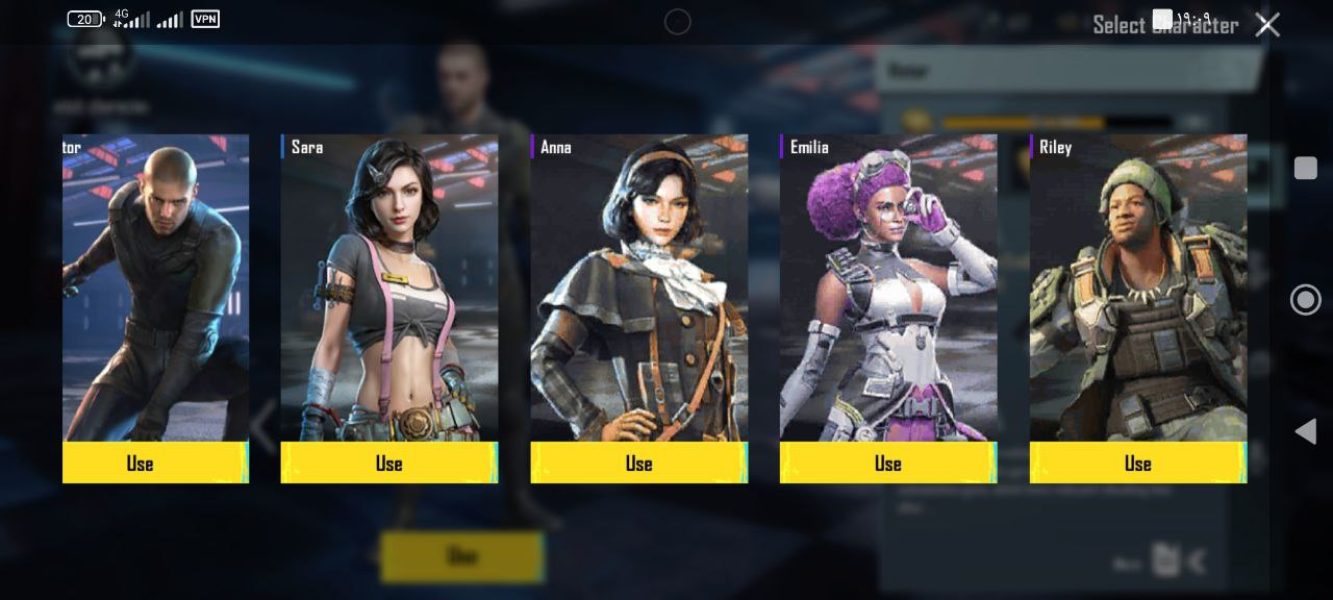The image size is (1333, 600).
Task: Click Use under Anna
Action: (x=639, y=463)
